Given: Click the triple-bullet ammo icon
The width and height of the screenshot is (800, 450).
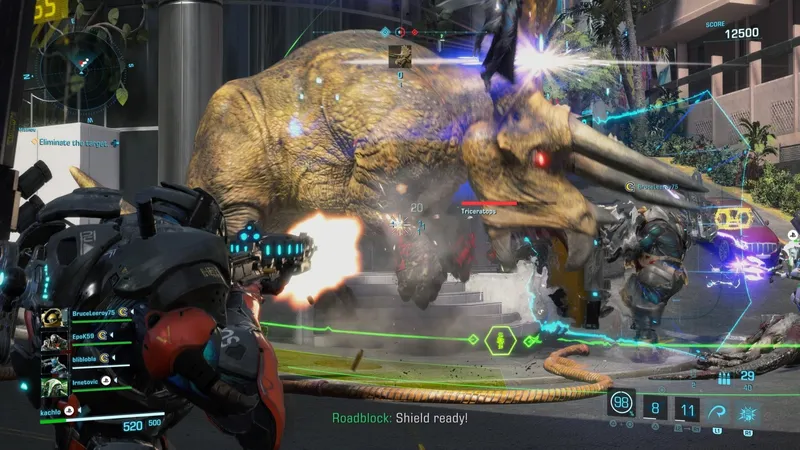Looking at the screenshot, I should 726,378.
